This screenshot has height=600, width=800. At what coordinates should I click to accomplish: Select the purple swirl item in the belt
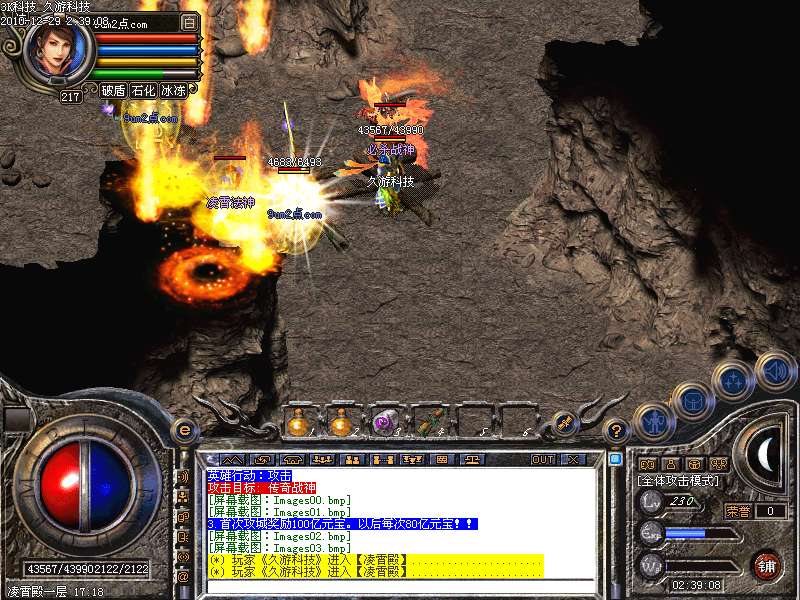coord(385,423)
